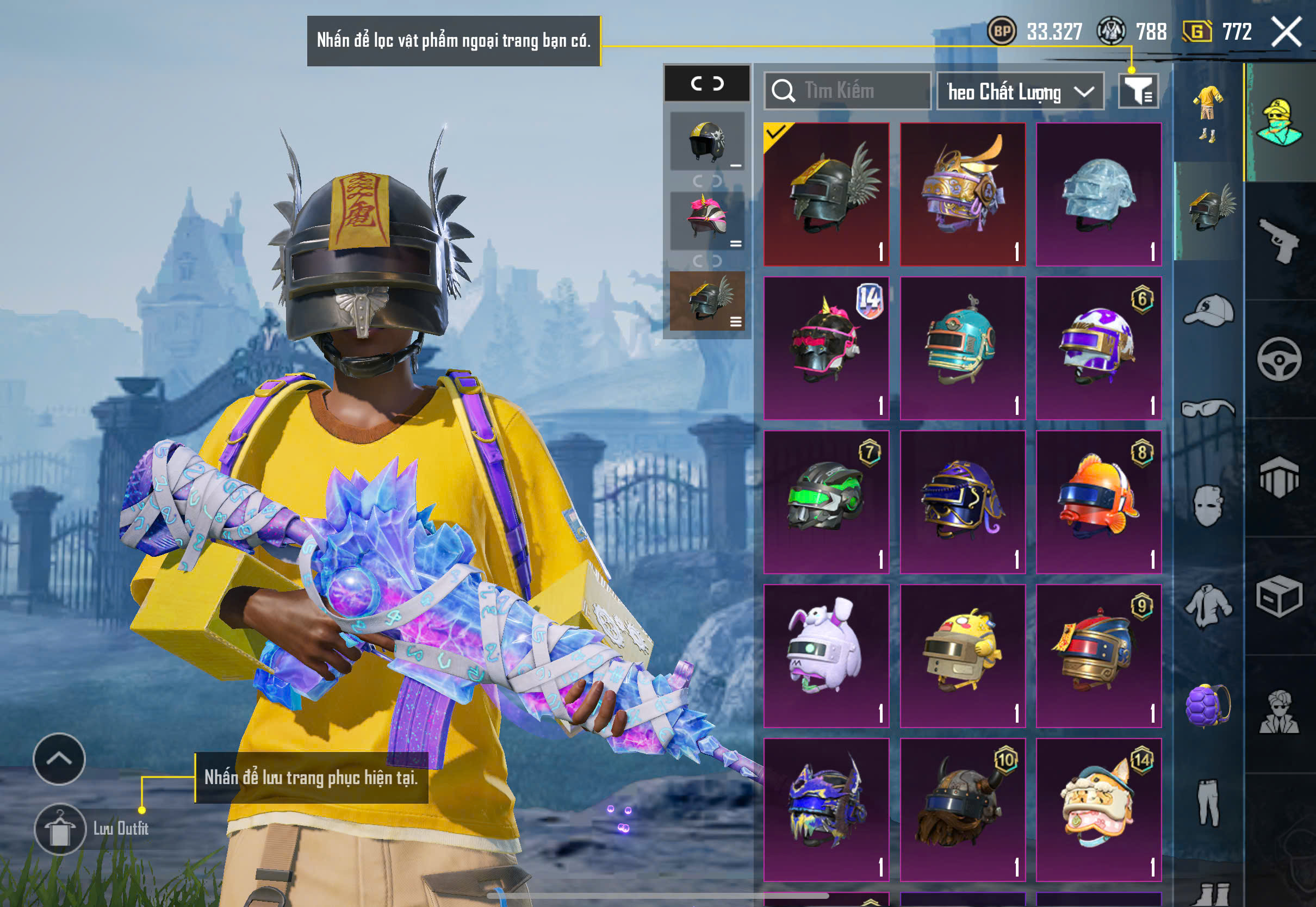Pick the horned viking beard helmet
The width and height of the screenshot is (1316, 907).
click(963, 810)
